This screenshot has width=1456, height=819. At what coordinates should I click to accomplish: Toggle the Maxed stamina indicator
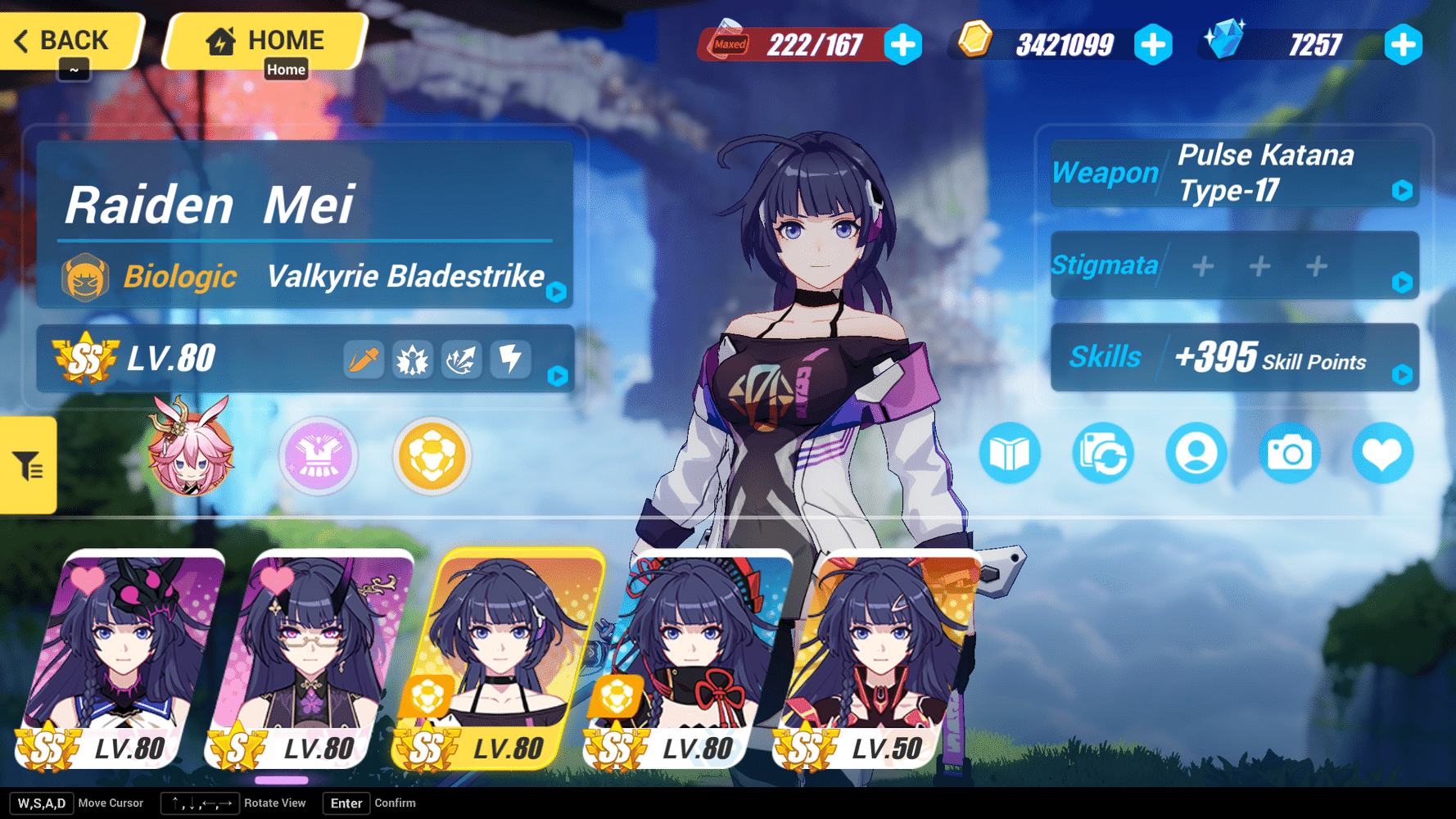(727, 45)
